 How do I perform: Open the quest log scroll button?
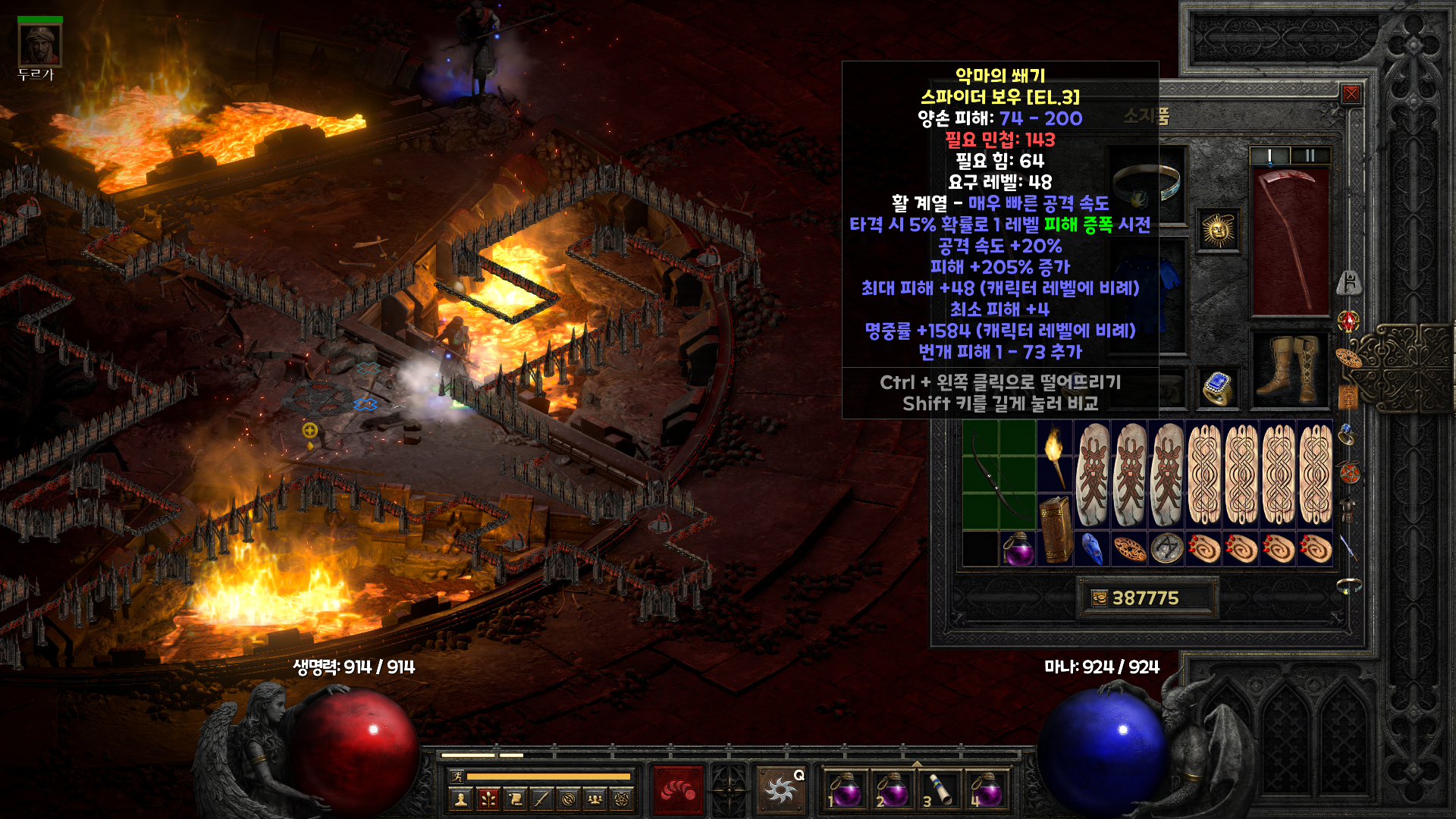(515, 799)
